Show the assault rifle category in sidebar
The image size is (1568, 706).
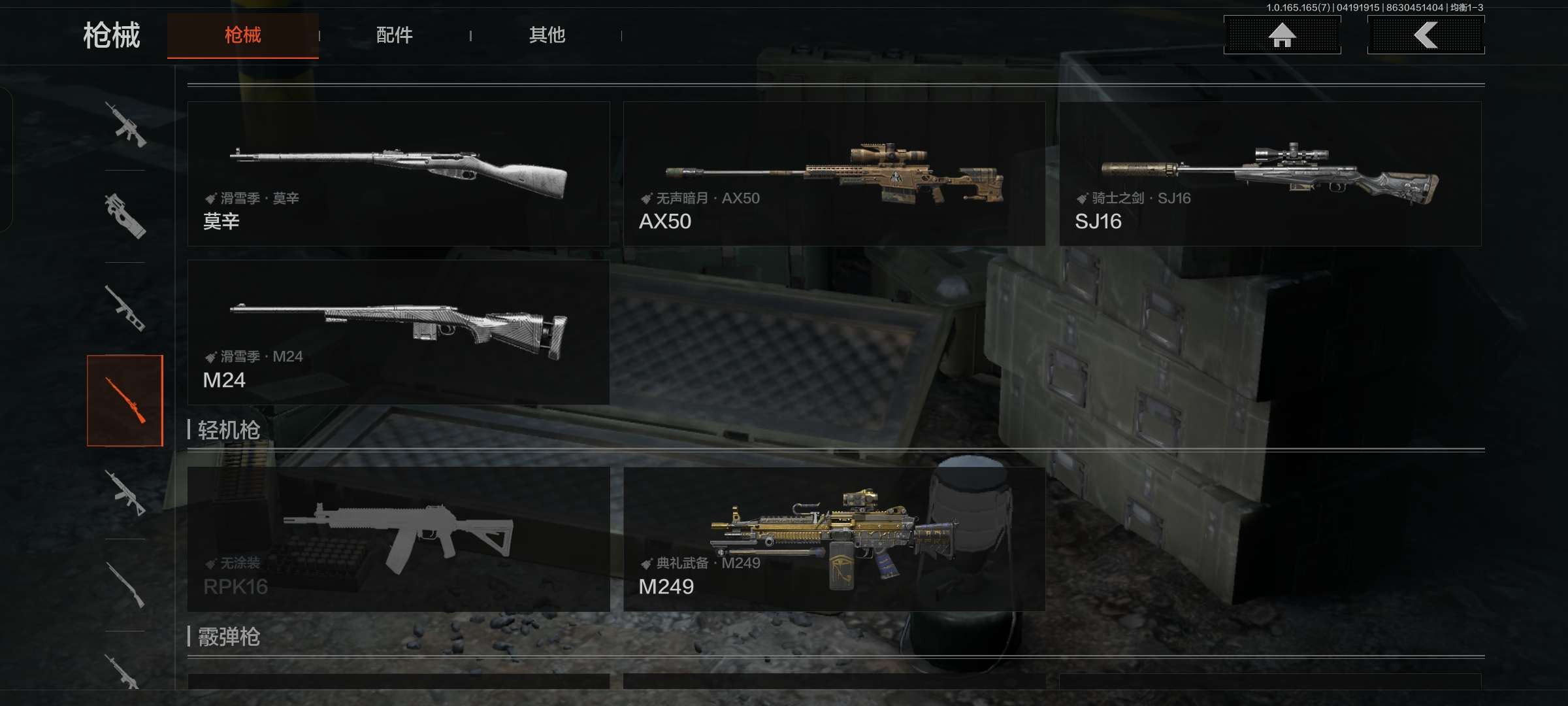coord(125,124)
